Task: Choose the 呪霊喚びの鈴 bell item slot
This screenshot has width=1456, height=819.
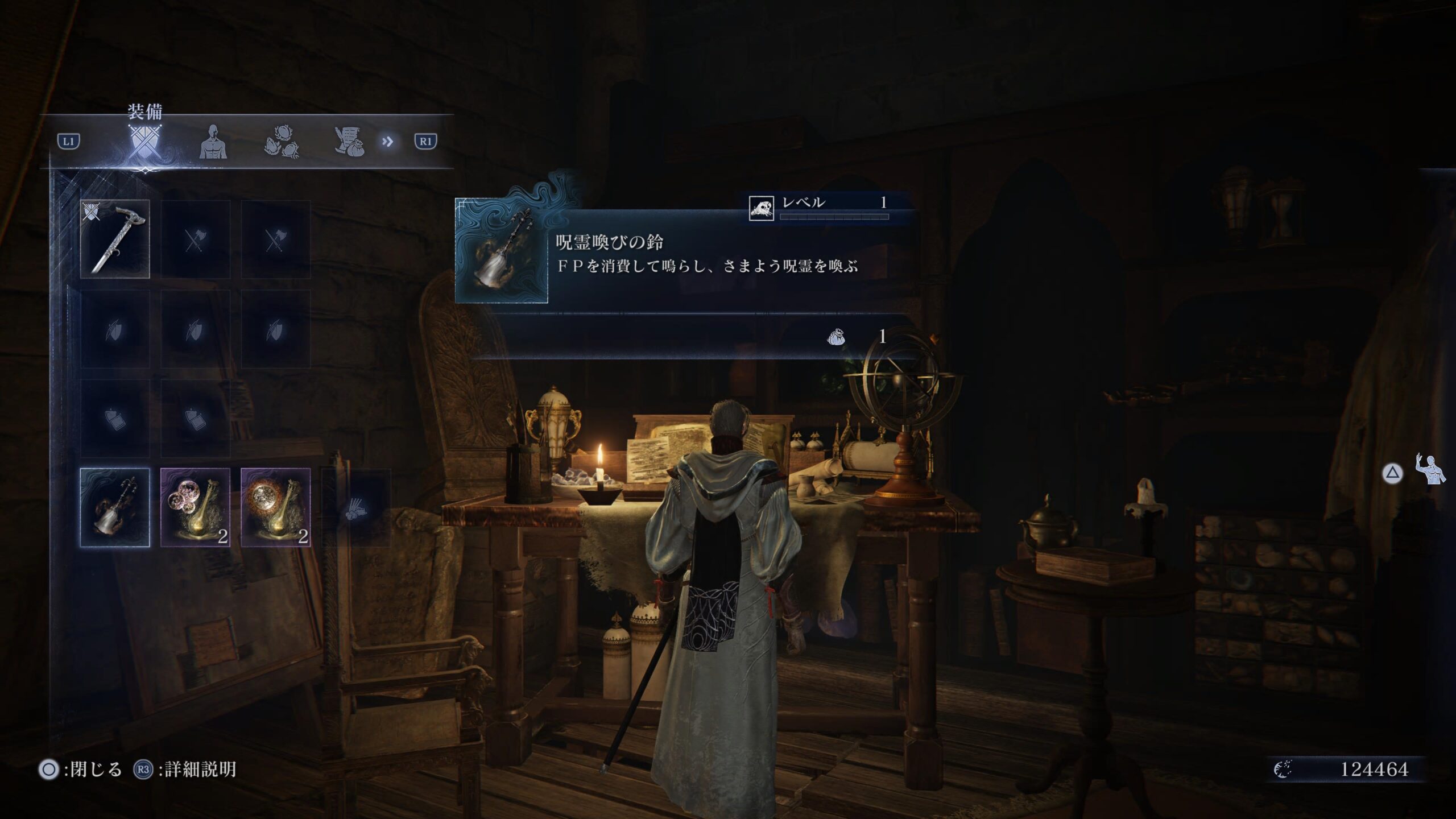Action: [115, 507]
